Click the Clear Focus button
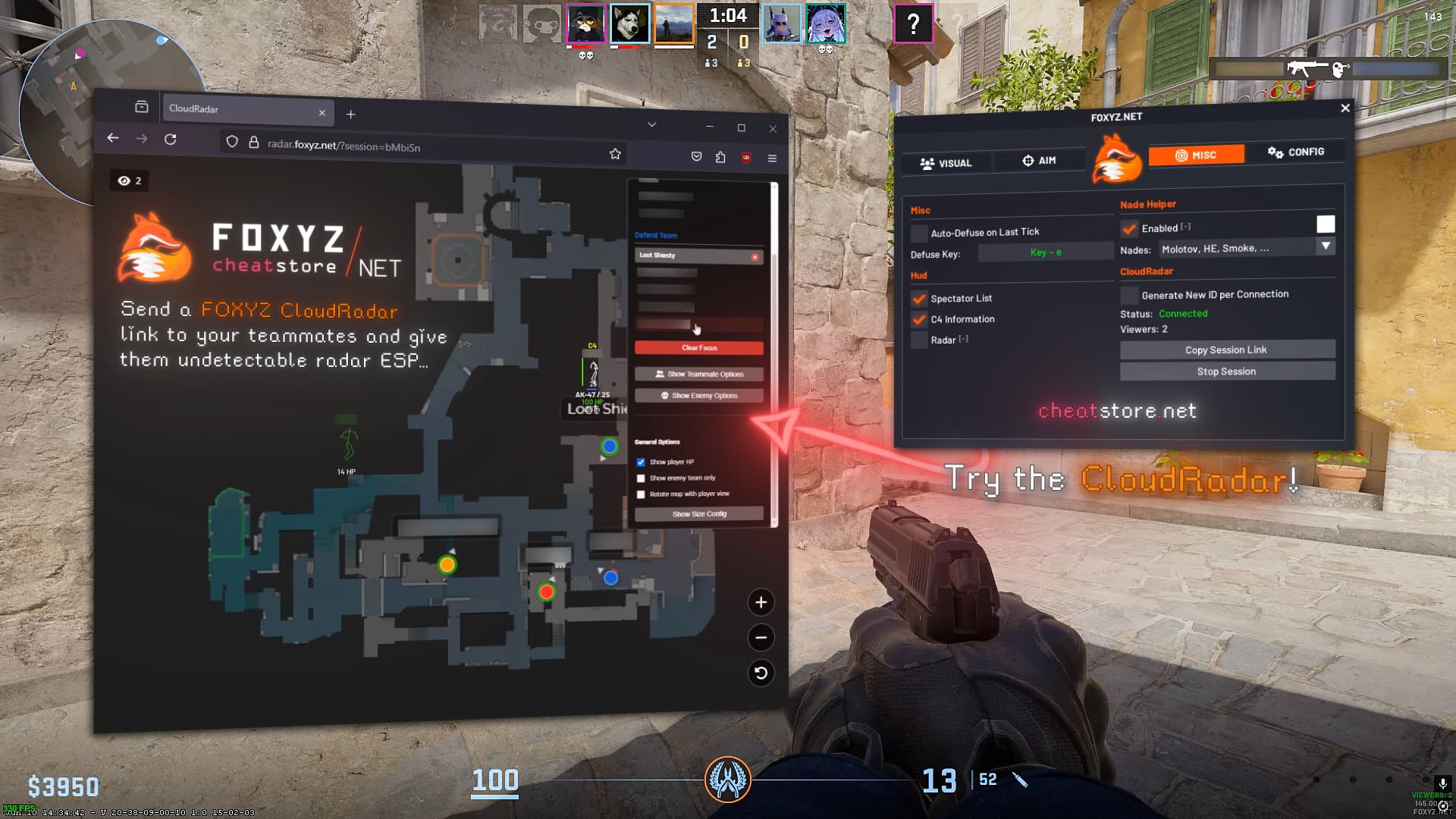Image resolution: width=1456 pixels, height=819 pixels. coord(699,347)
